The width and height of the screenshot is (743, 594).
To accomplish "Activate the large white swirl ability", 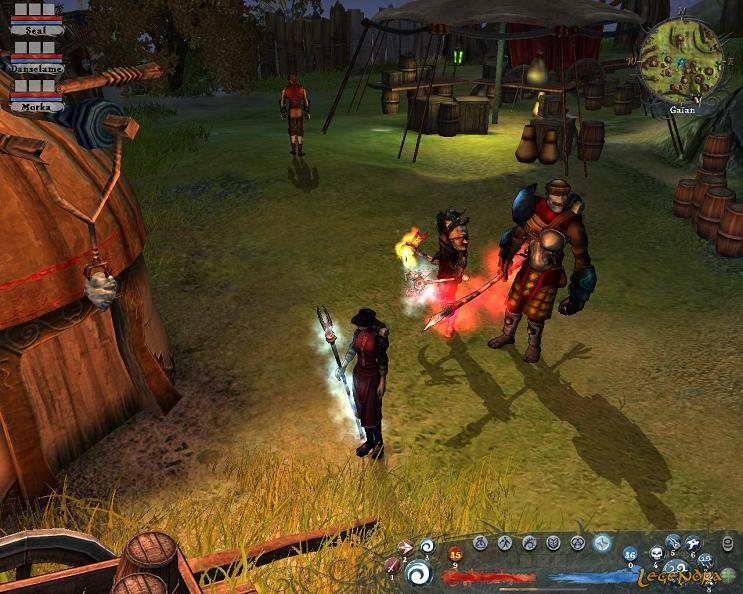I will point(419,573).
